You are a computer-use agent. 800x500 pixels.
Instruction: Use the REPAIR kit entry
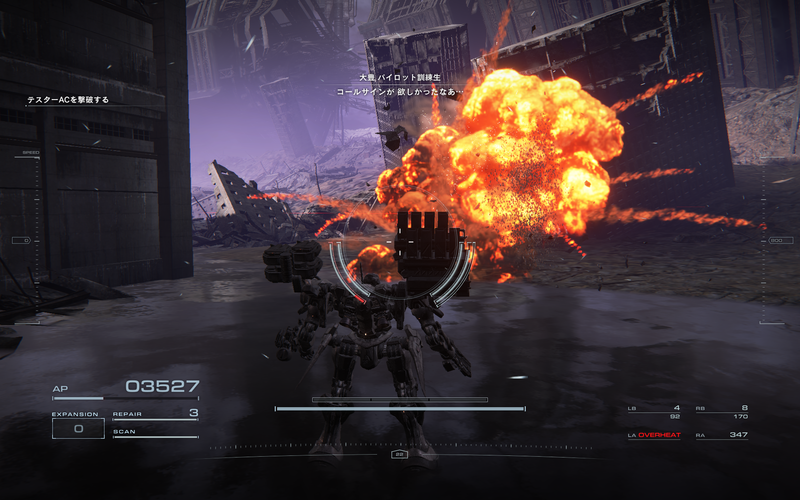(155, 413)
